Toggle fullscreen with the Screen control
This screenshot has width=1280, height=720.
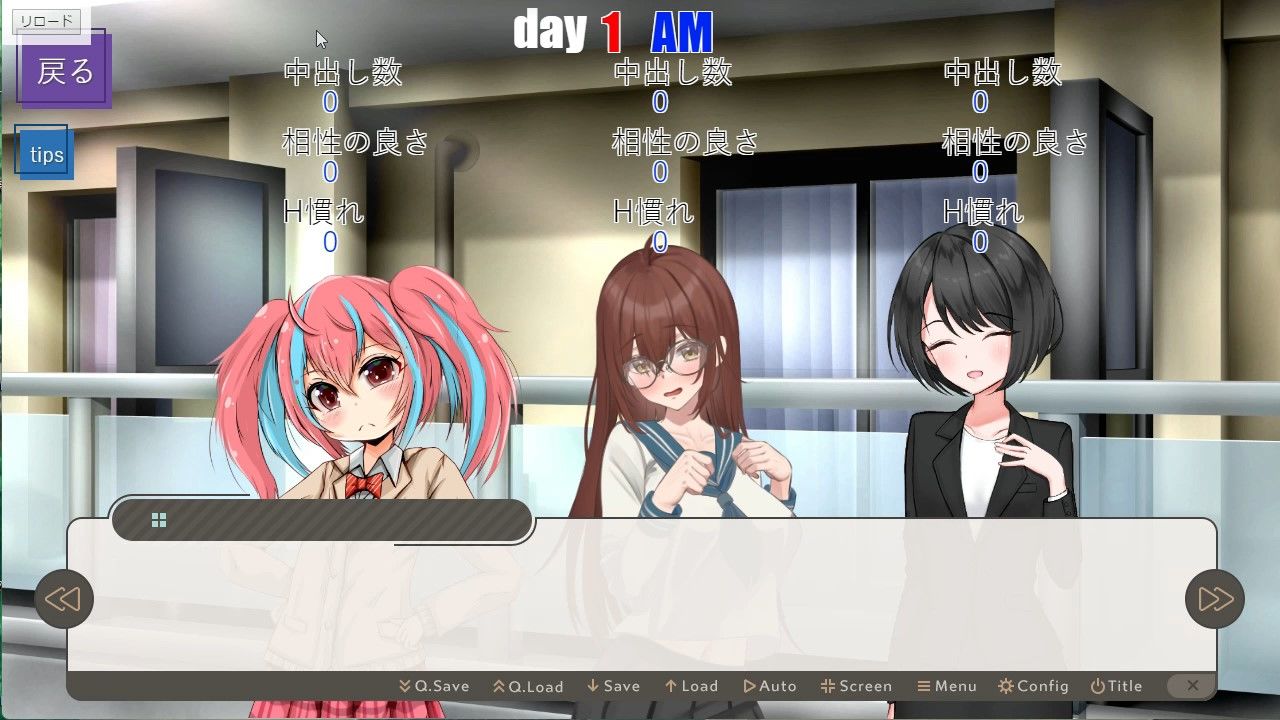point(856,686)
